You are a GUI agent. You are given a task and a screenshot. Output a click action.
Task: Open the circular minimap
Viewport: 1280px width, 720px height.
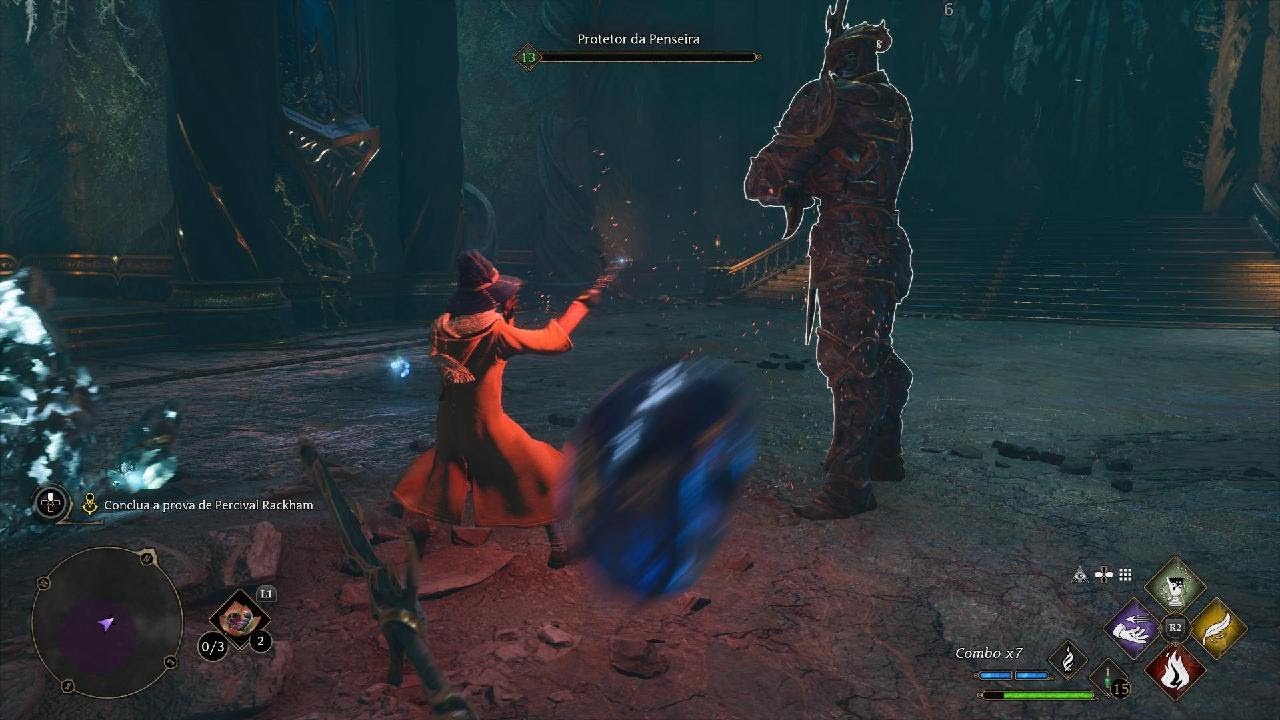[x=107, y=622]
